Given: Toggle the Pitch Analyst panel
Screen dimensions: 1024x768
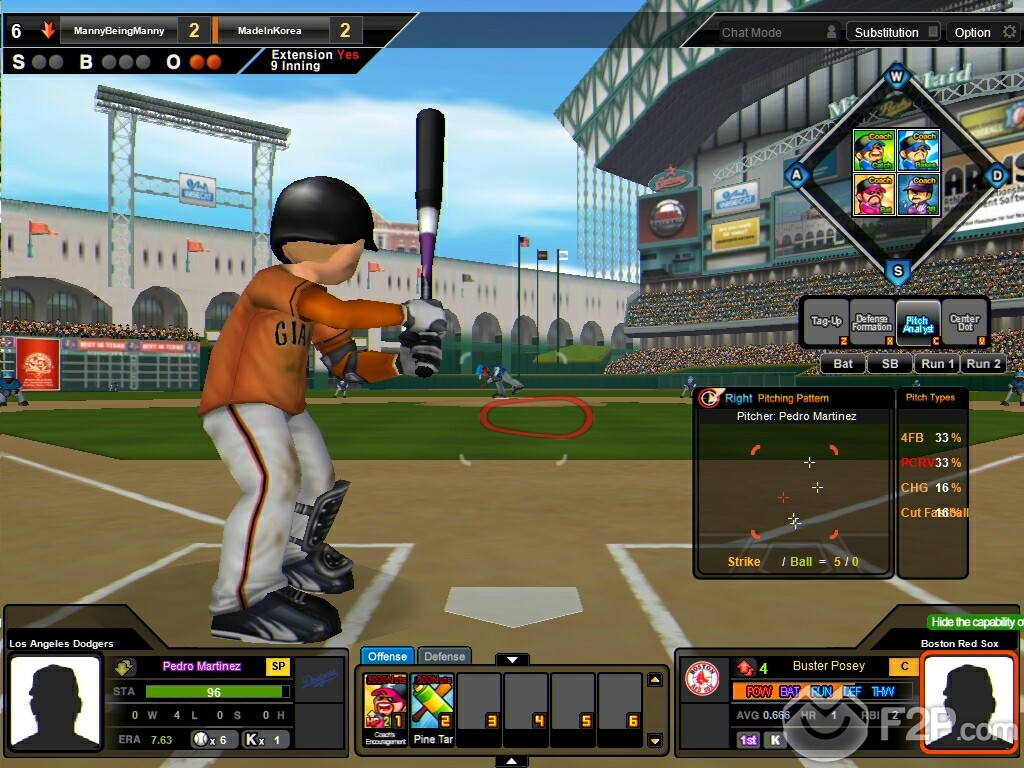Looking at the screenshot, I should [x=918, y=323].
